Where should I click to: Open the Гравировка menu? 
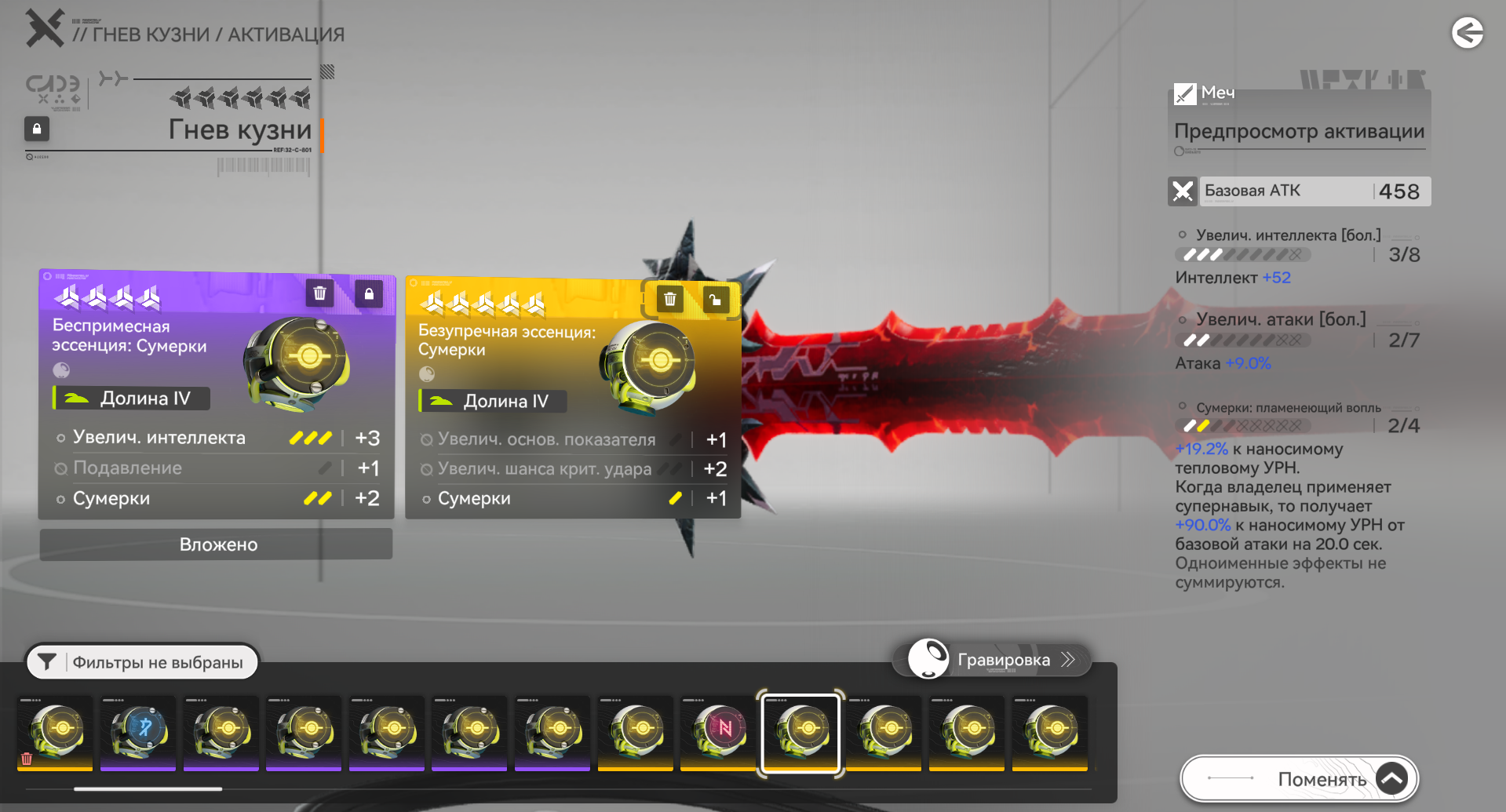[993, 660]
